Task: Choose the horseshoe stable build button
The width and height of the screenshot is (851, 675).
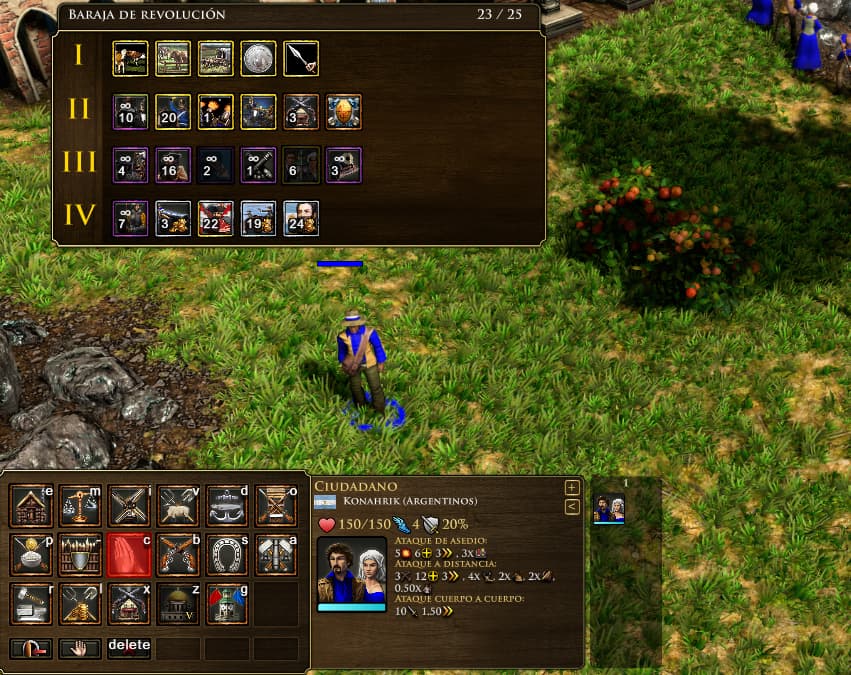Action: (x=227, y=554)
